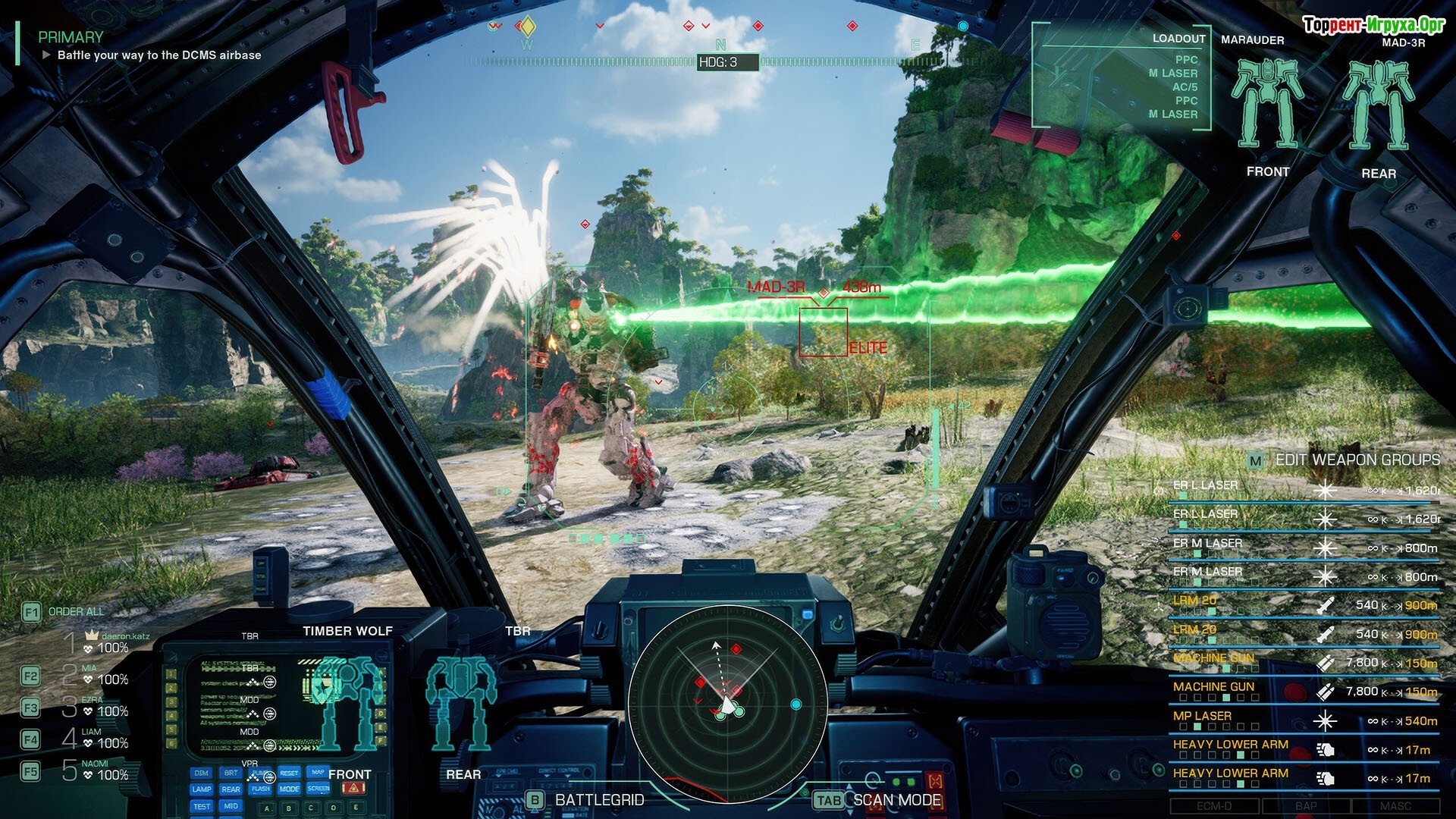Activate Scan Mode
Image resolution: width=1456 pixels, height=819 pixels.
896,800
